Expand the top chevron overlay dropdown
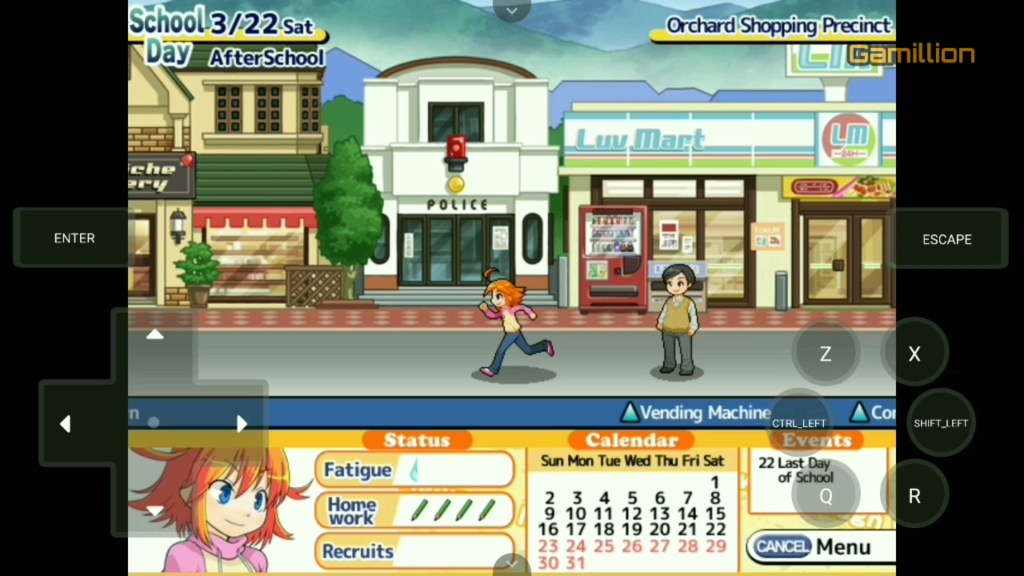This screenshot has width=1024, height=576. click(x=512, y=10)
